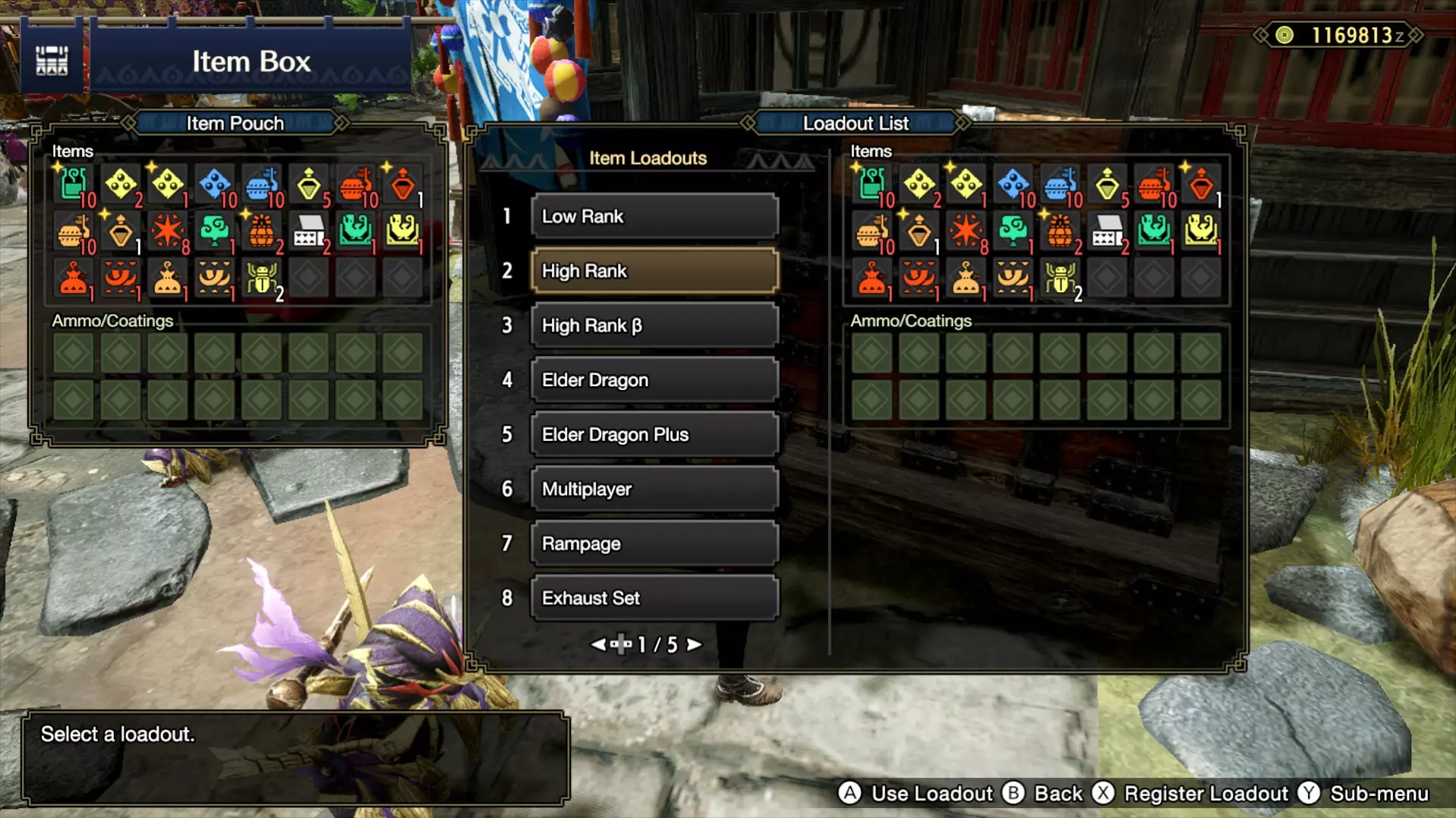
Task: Choose the High Rank loadout entry
Action: coord(654,271)
